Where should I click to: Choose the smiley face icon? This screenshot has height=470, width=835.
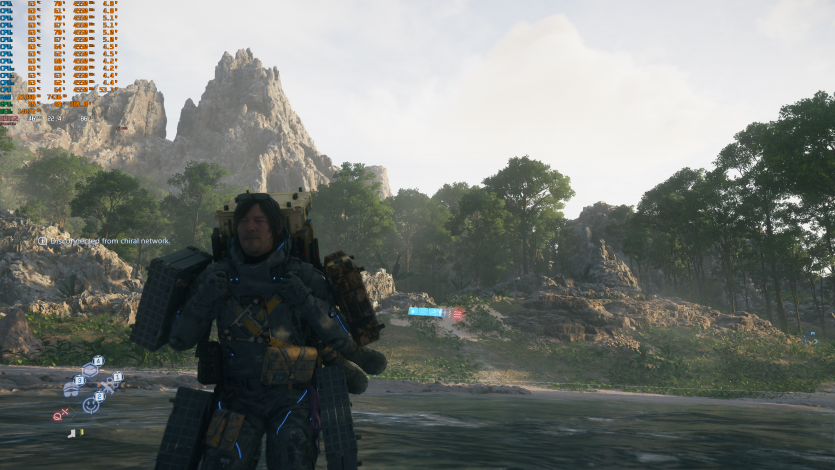90,405
